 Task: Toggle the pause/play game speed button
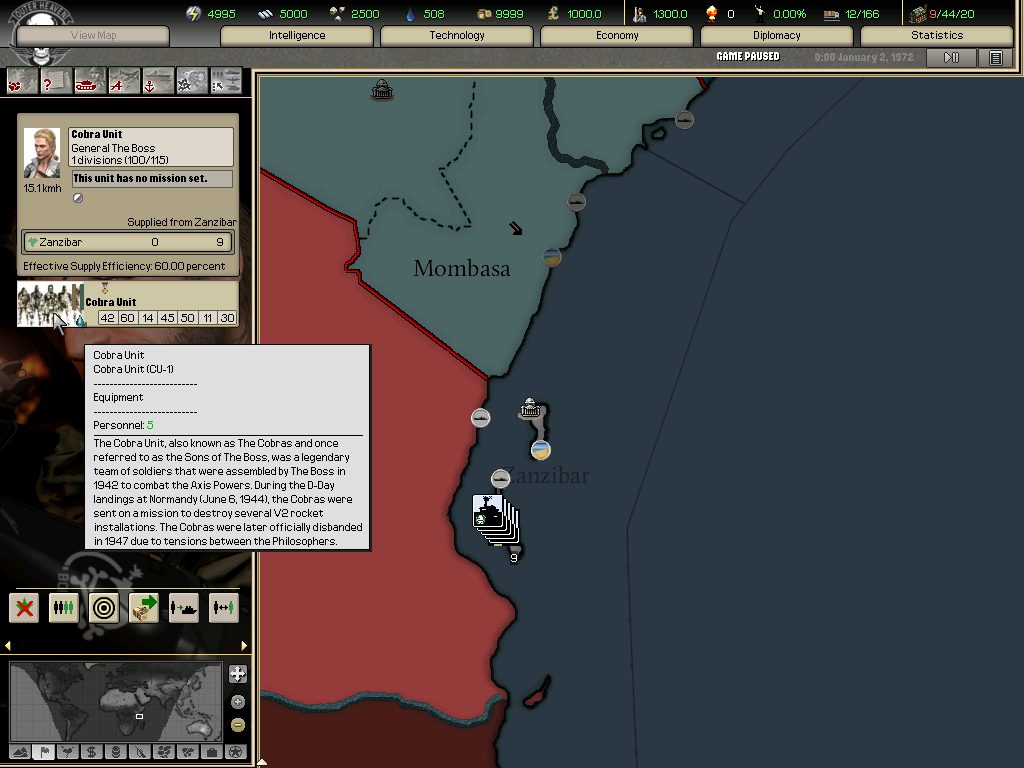(x=951, y=58)
